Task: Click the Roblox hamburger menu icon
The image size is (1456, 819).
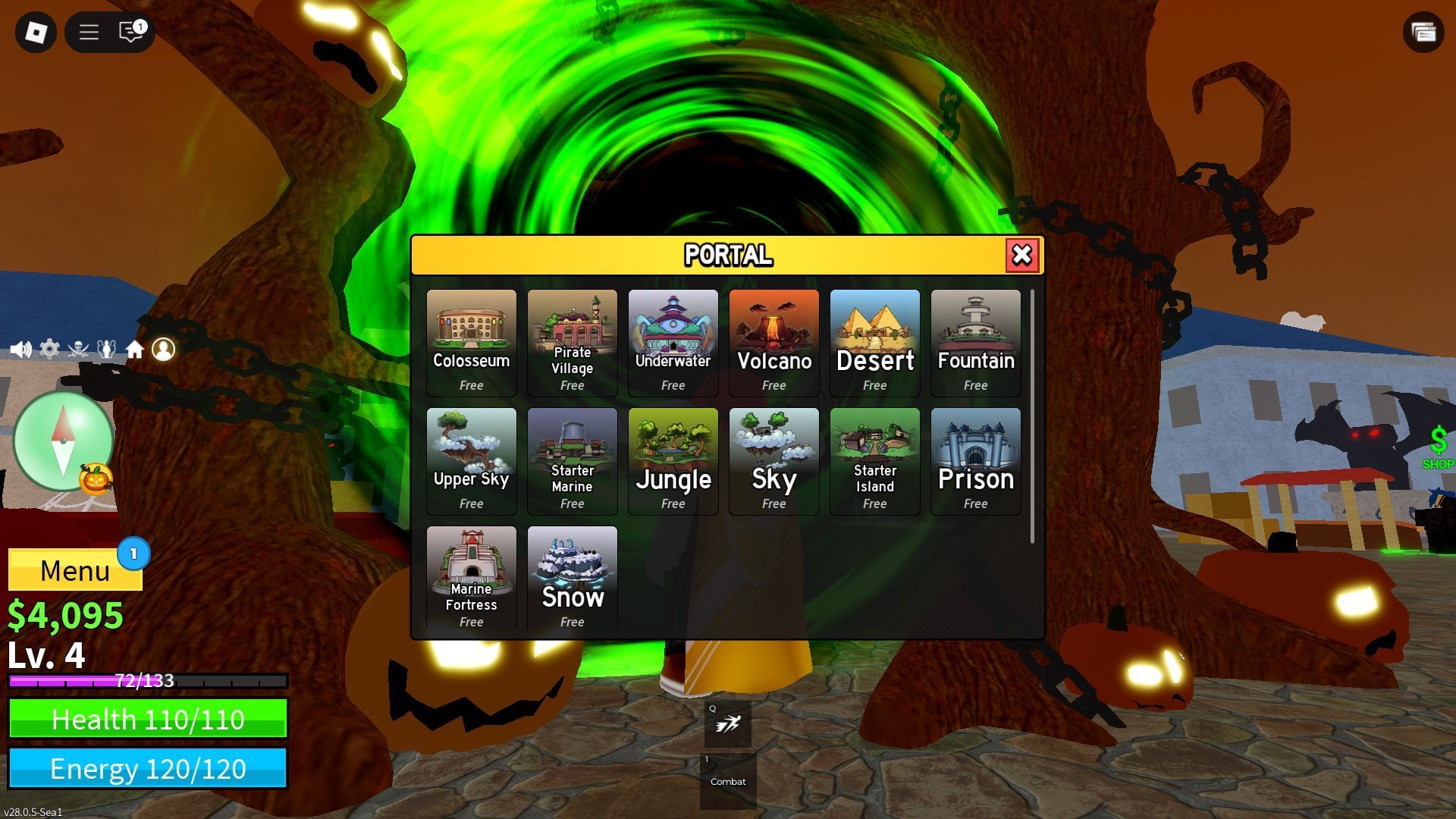Action: click(88, 32)
